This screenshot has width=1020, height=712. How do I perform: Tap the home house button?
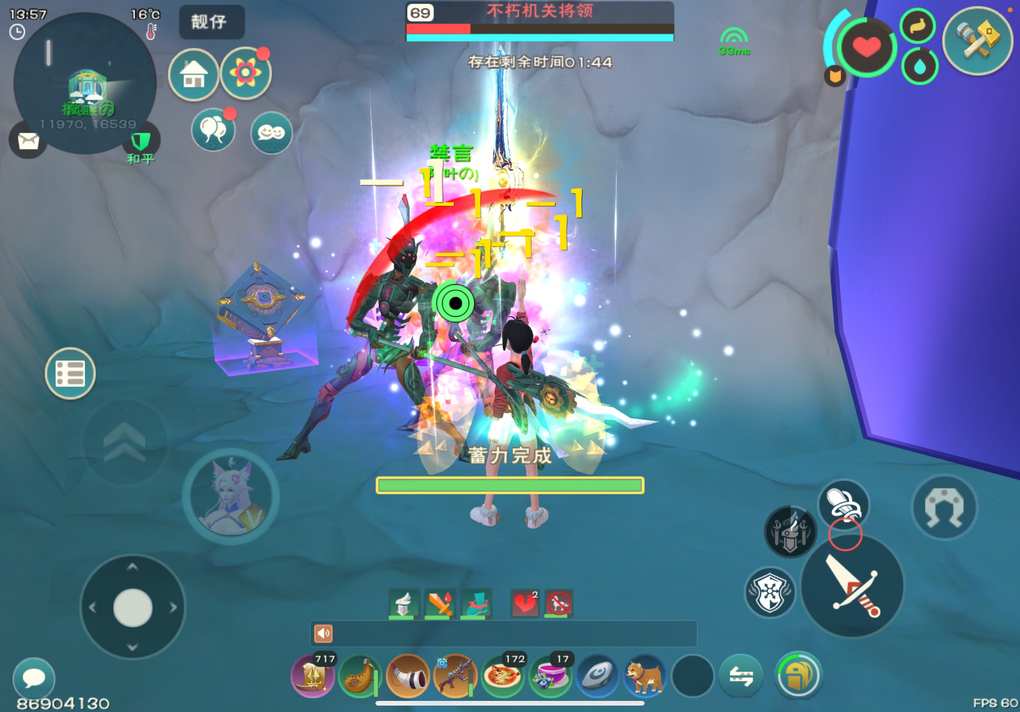click(x=194, y=75)
